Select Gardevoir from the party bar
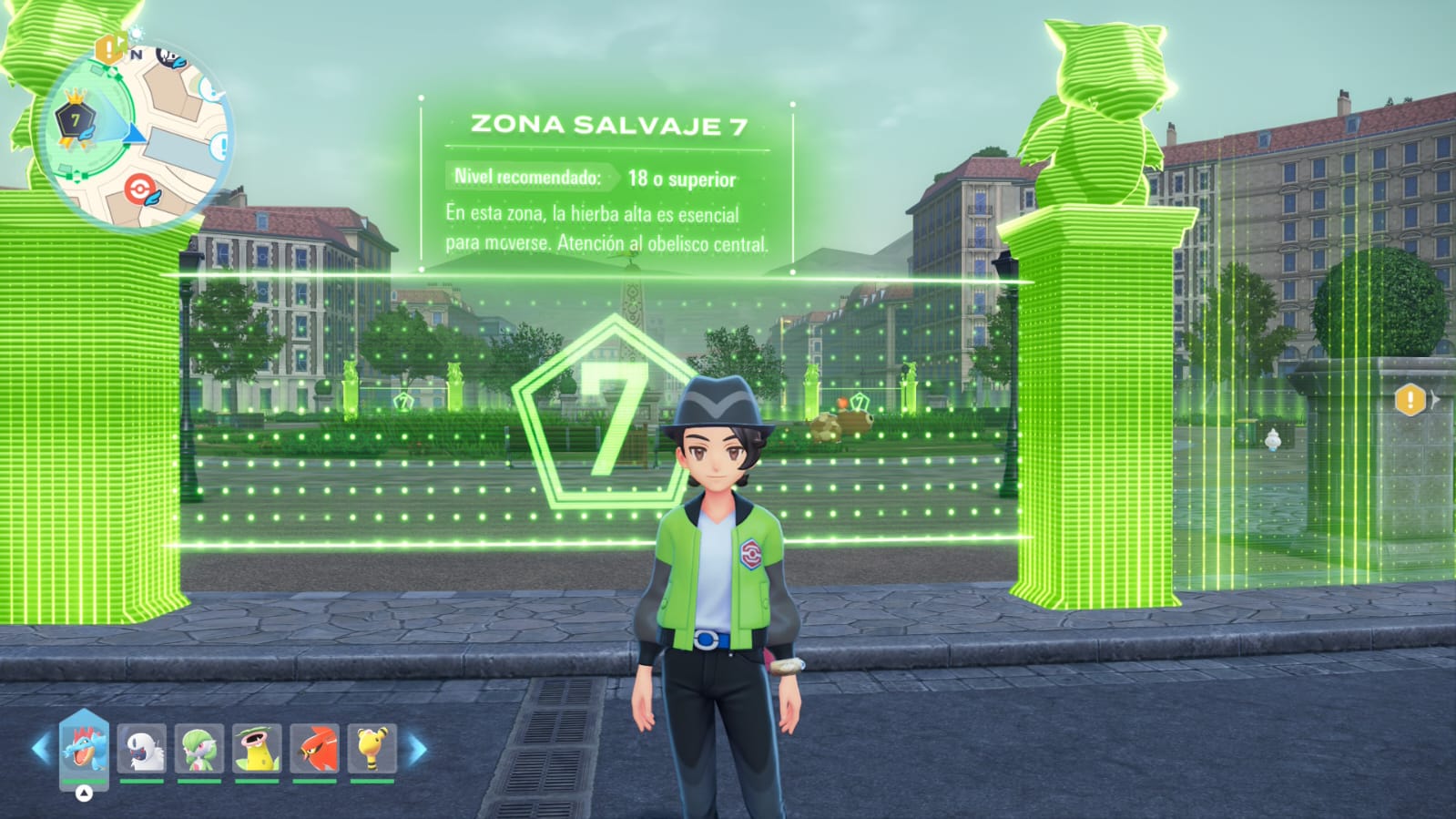The width and height of the screenshot is (1456, 819). coord(199,748)
